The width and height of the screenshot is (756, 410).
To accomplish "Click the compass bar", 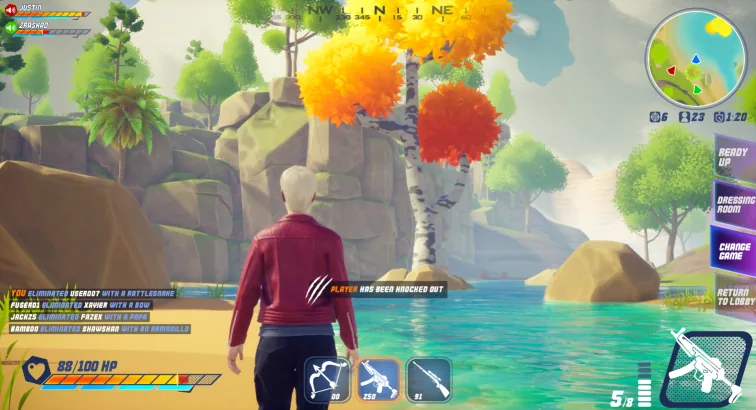I will 378,13.
